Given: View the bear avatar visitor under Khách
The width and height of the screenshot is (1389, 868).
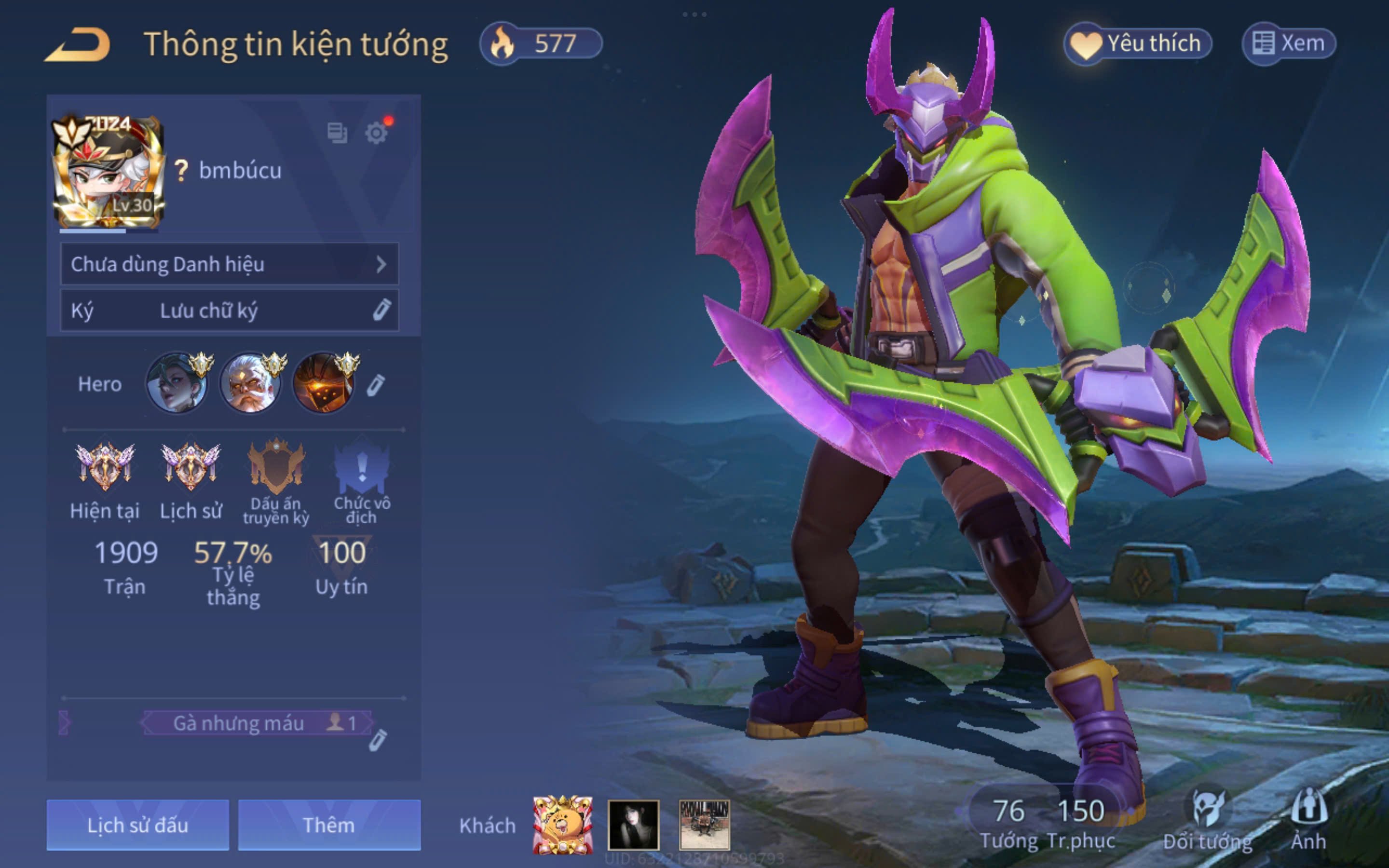Looking at the screenshot, I should pyautogui.click(x=562, y=825).
